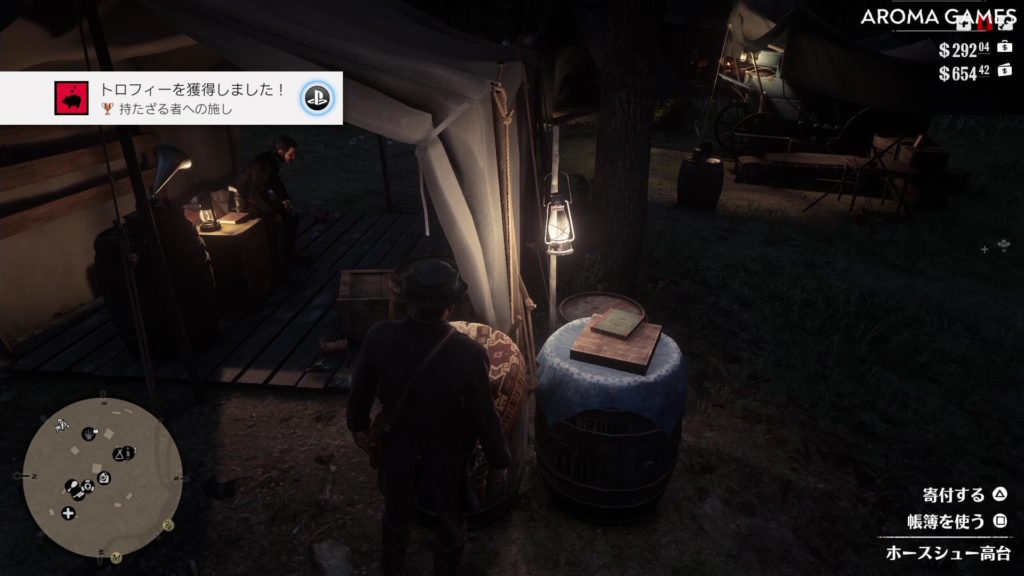Choose the white plus marker on minimap

(x=68, y=513)
